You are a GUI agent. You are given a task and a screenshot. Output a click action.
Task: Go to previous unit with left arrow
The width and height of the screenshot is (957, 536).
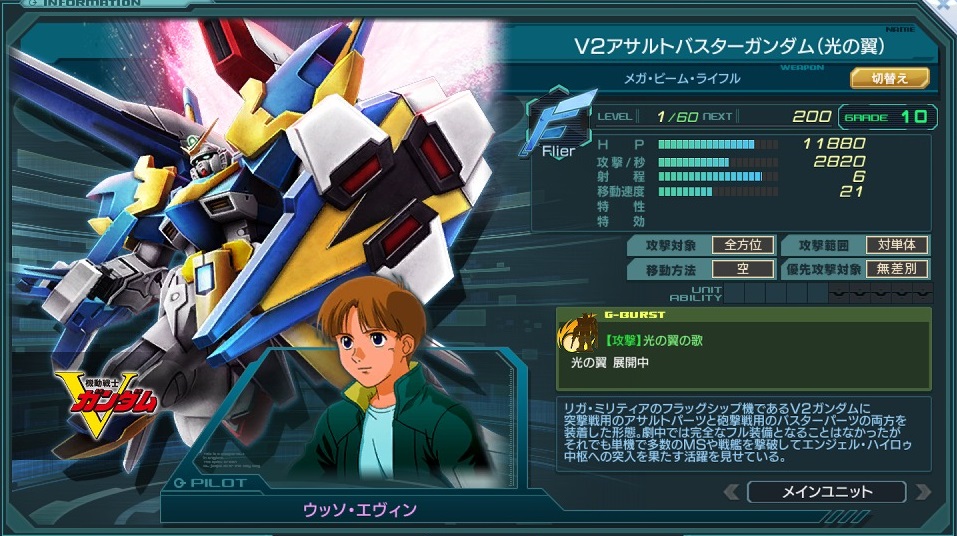tap(731, 492)
